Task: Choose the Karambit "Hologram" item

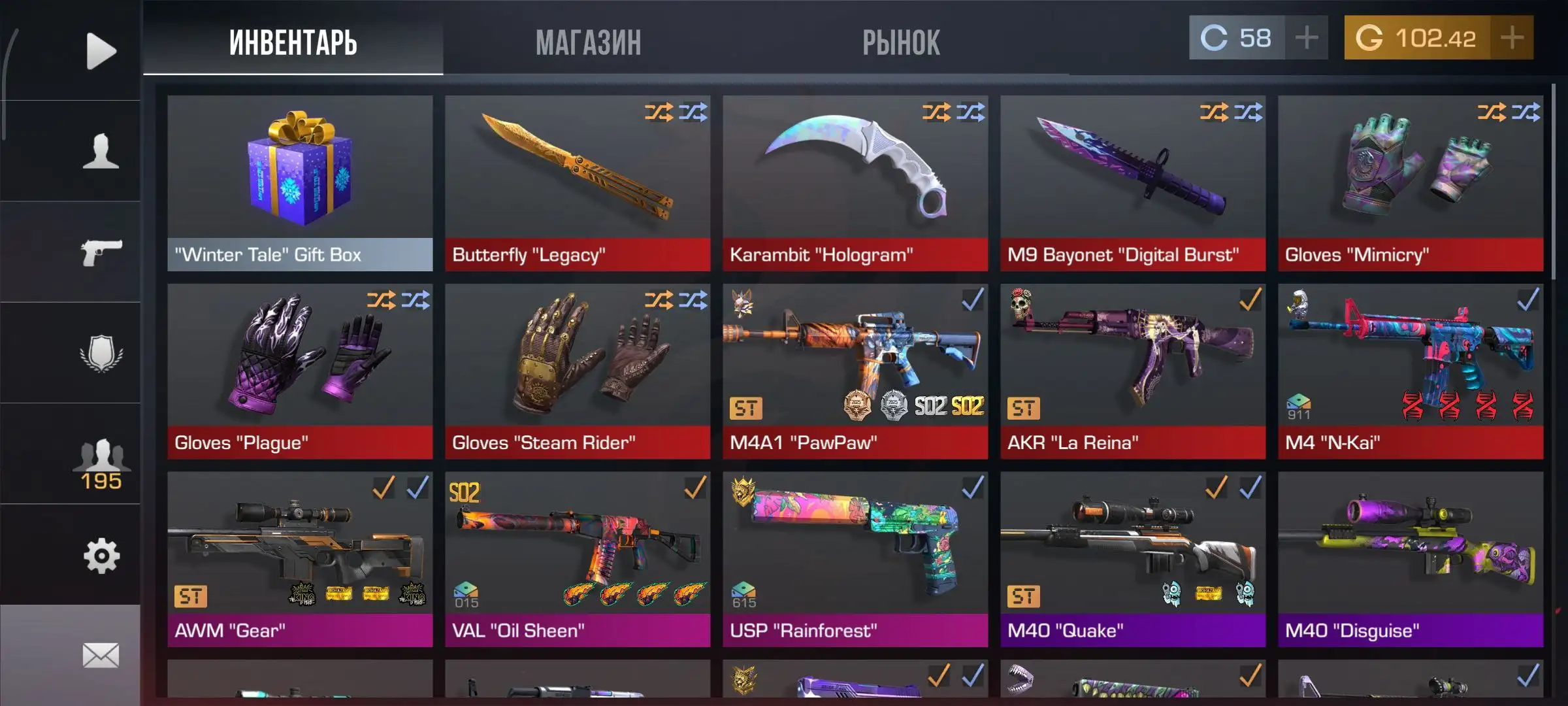Action: click(x=855, y=183)
